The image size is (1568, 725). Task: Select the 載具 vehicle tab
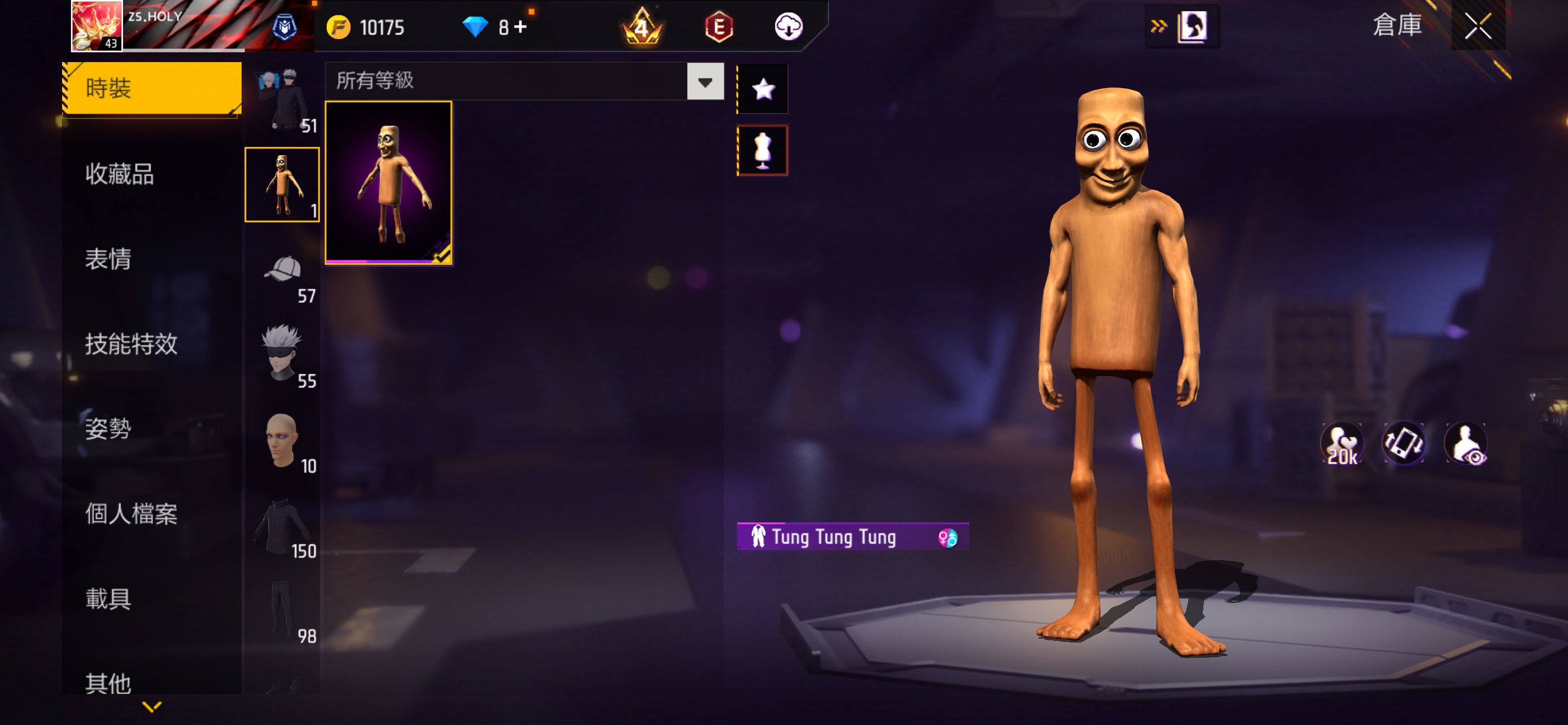(108, 599)
